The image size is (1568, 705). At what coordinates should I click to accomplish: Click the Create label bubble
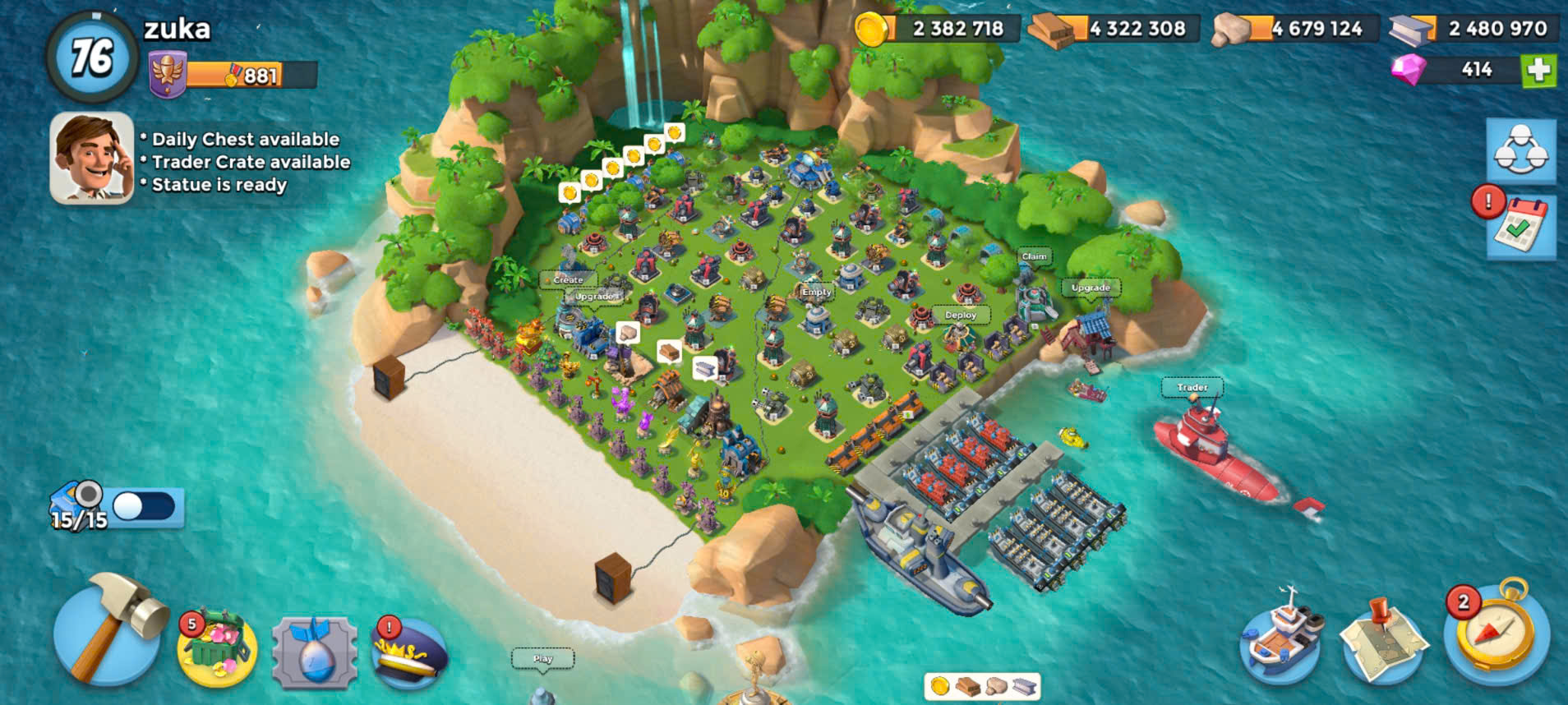[x=567, y=279]
